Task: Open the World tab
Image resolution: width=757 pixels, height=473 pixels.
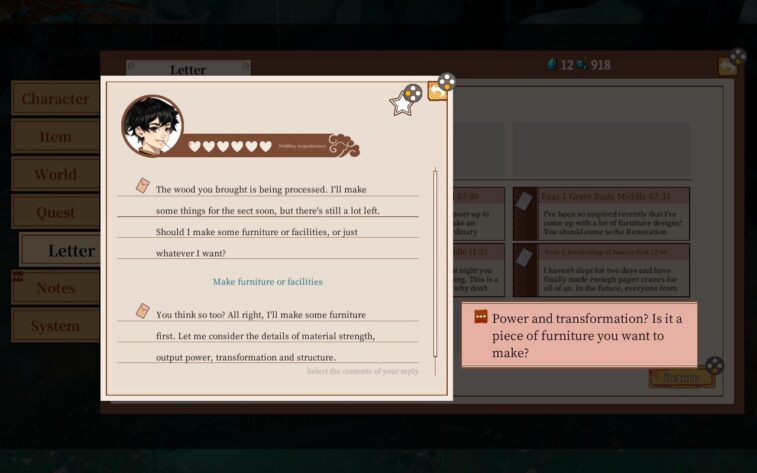Action: 55,174
